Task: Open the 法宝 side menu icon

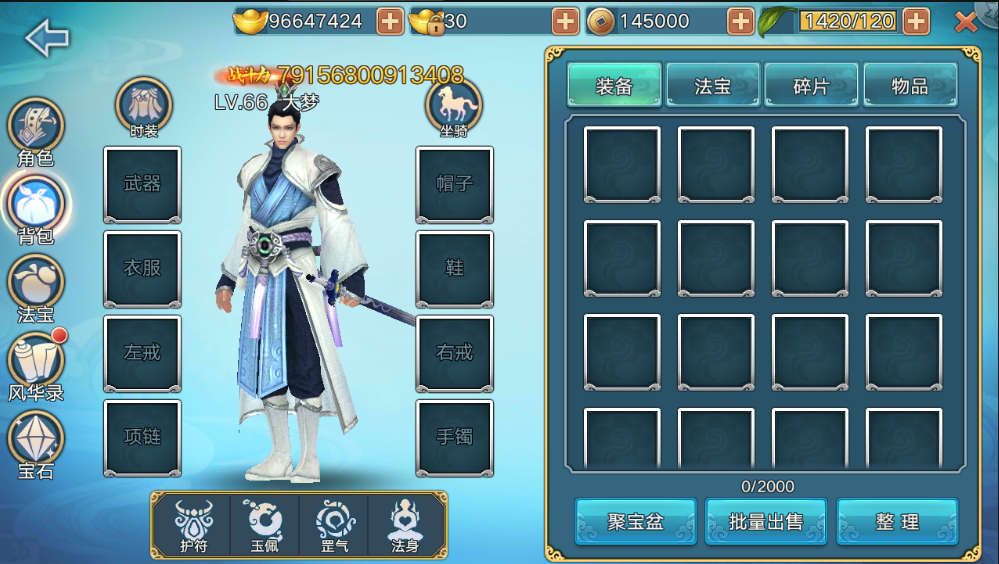Action: 35,284
